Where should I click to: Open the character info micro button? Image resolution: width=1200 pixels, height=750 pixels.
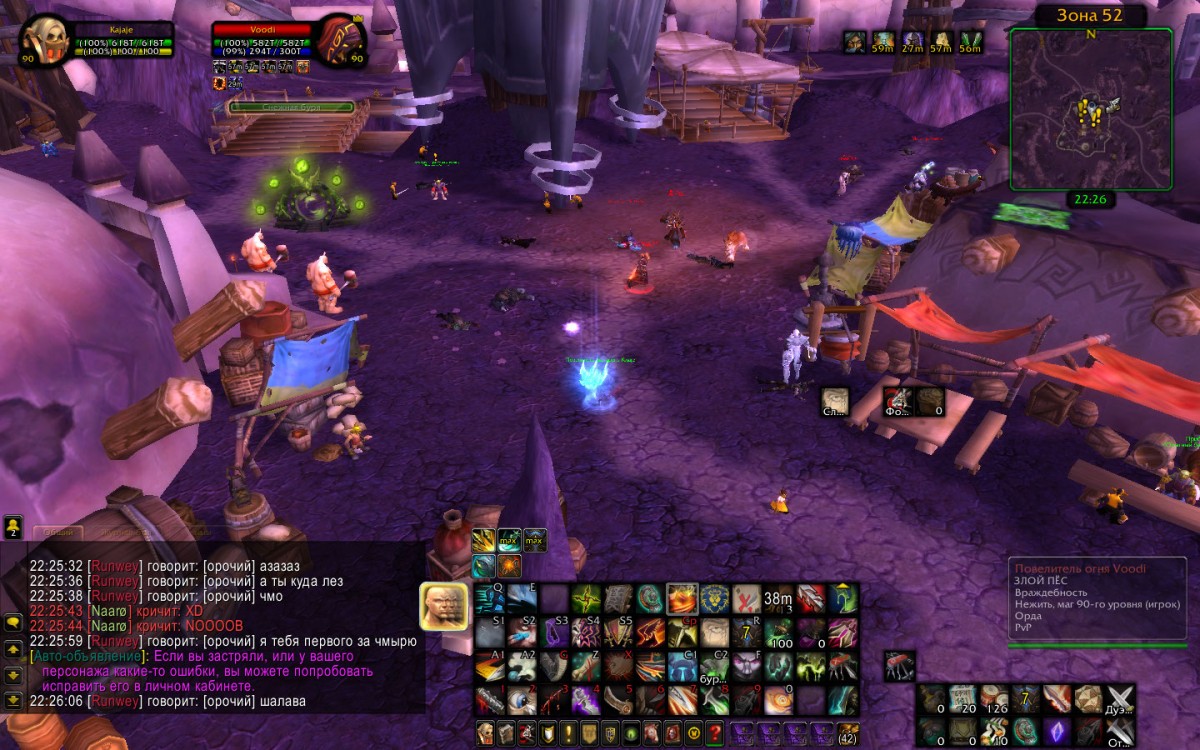click(x=485, y=732)
